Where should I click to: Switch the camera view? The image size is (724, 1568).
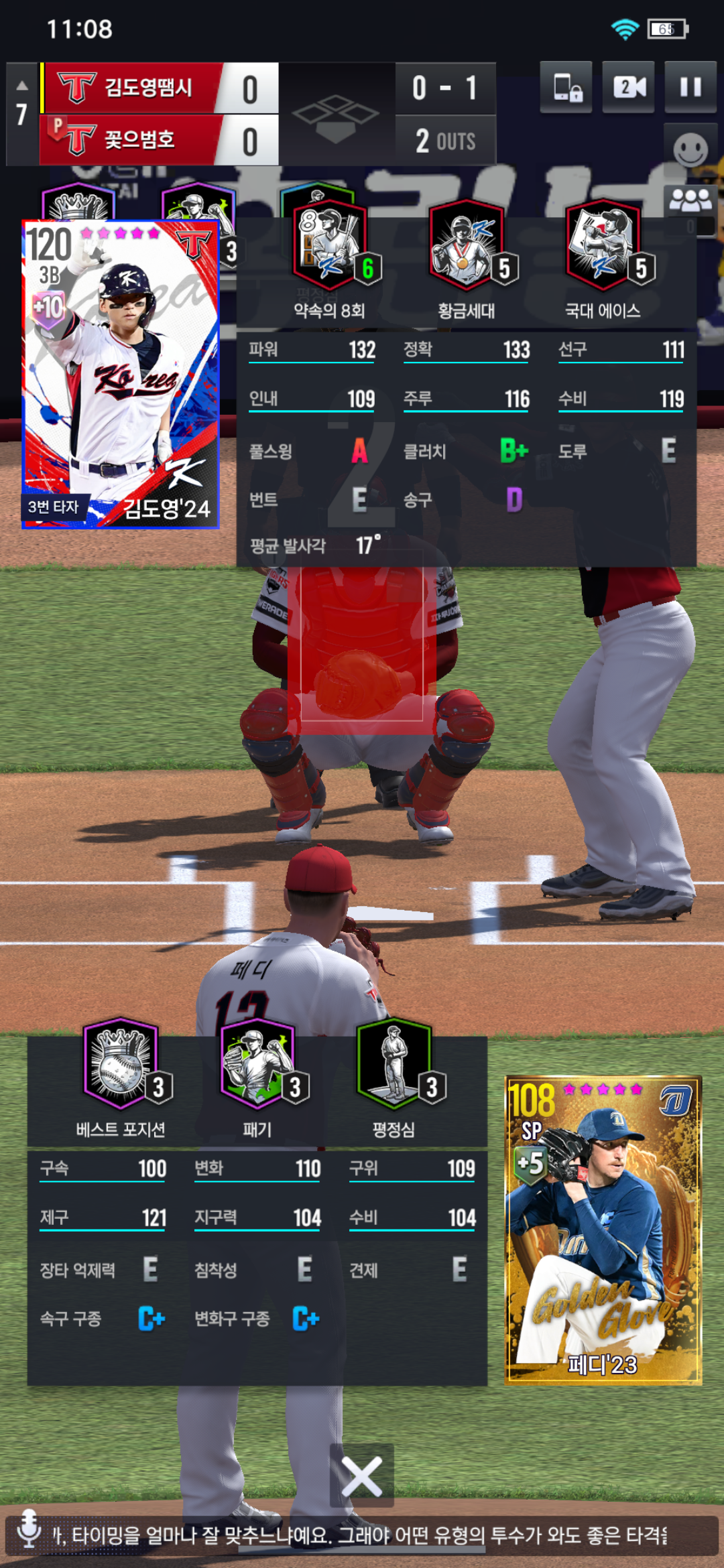[x=628, y=87]
